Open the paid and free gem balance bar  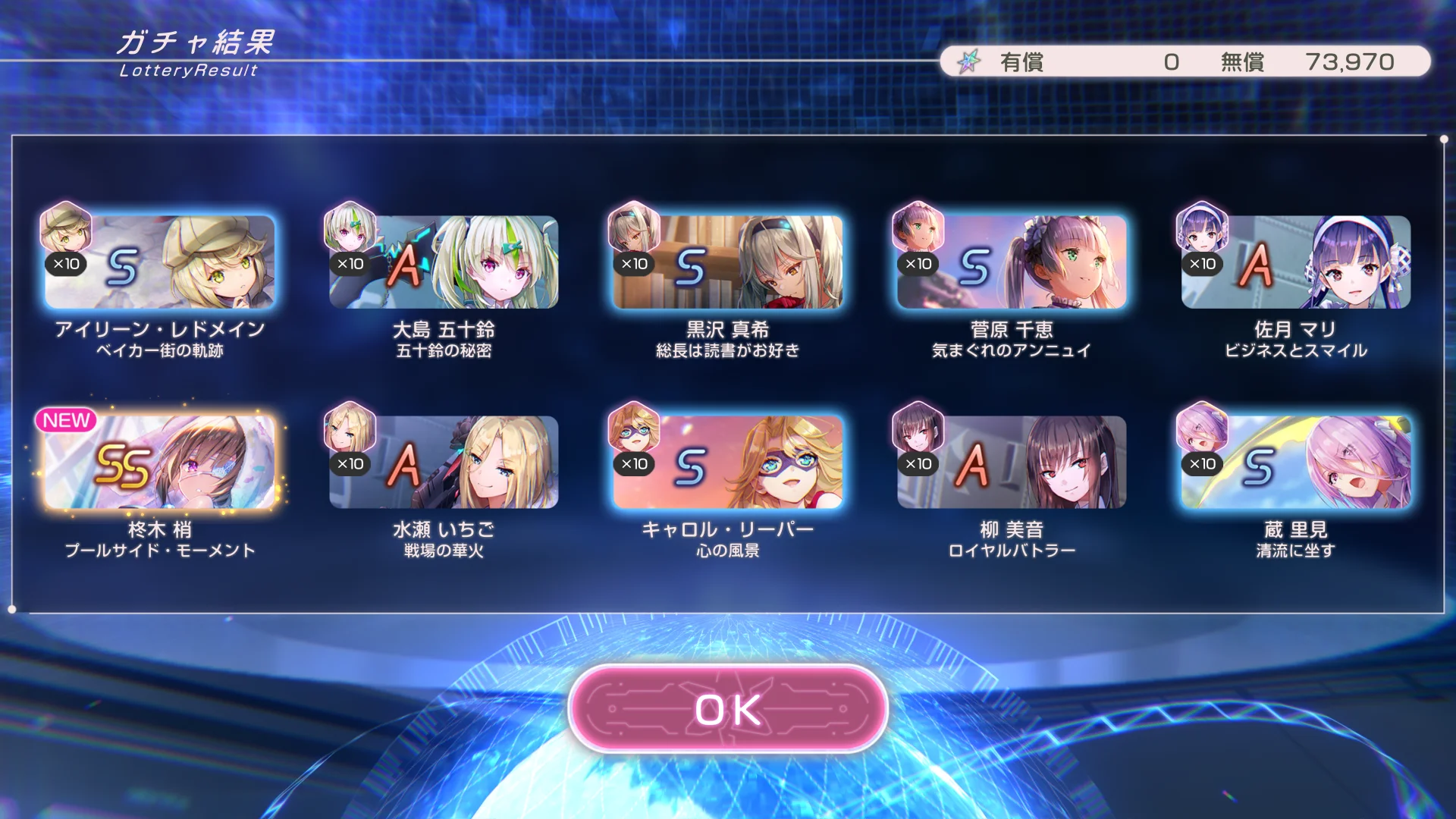coord(1185,61)
